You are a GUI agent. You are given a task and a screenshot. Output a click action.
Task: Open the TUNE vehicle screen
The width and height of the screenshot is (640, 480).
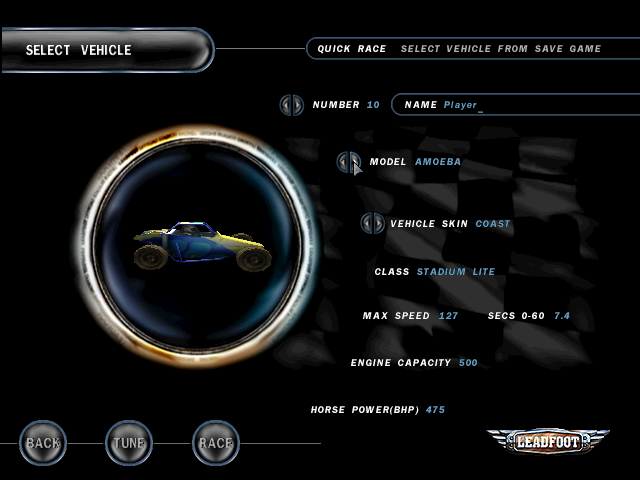click(129, 442)
